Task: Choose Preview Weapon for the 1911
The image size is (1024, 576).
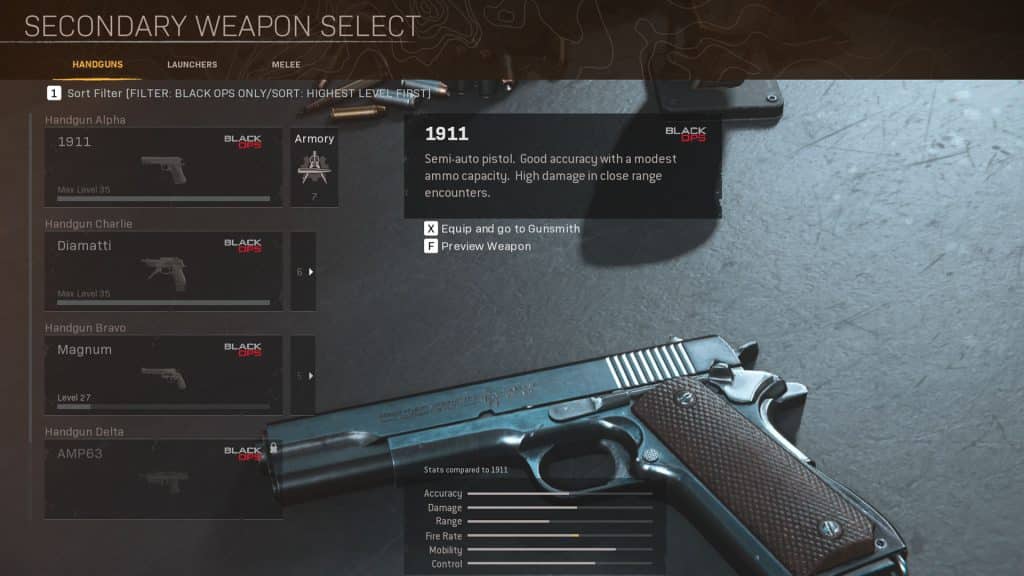Action: pos(477,246)
